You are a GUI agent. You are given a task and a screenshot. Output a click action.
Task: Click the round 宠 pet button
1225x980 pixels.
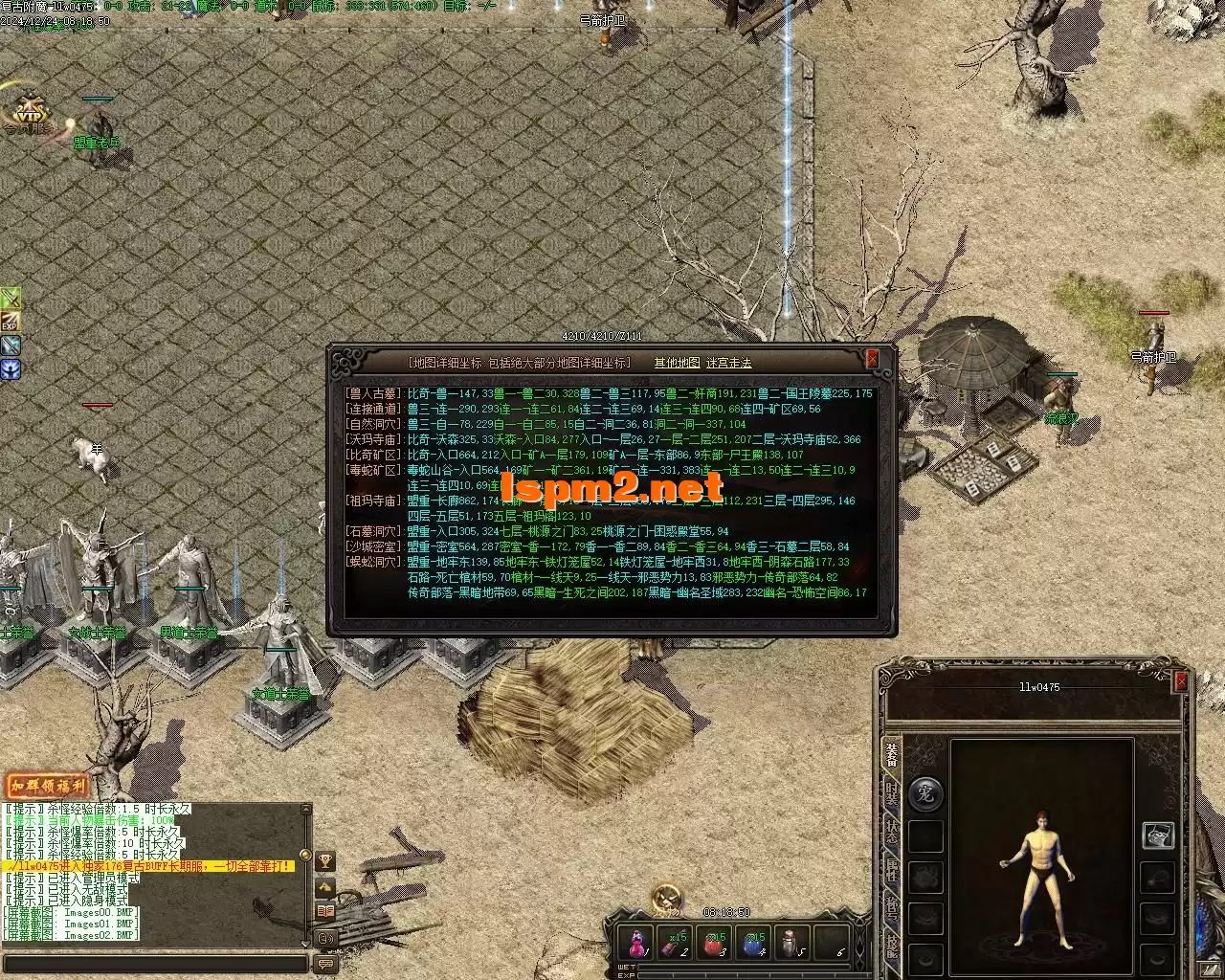coord(924,793)
